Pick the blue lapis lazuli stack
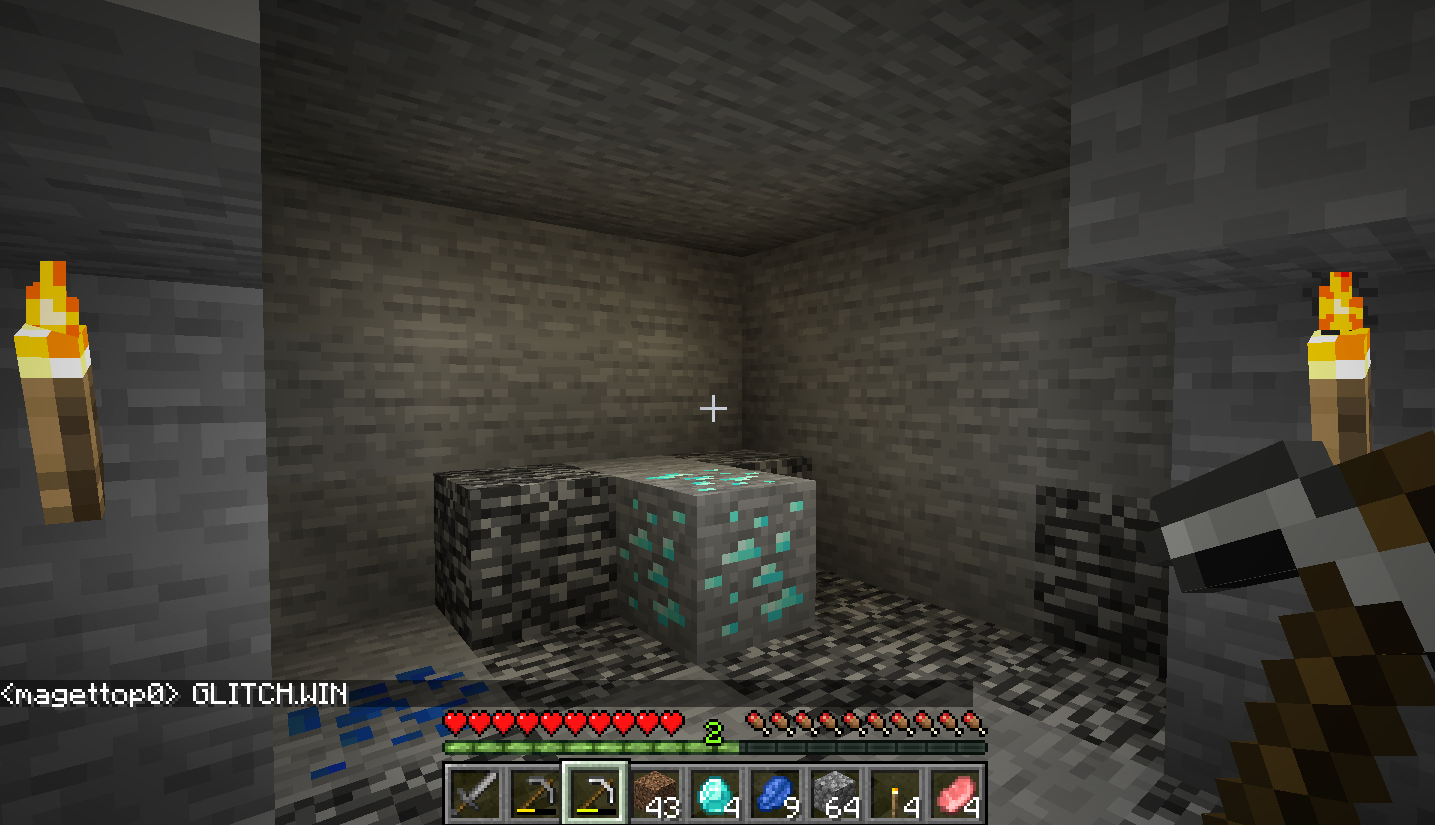 [x=775, y=795]
